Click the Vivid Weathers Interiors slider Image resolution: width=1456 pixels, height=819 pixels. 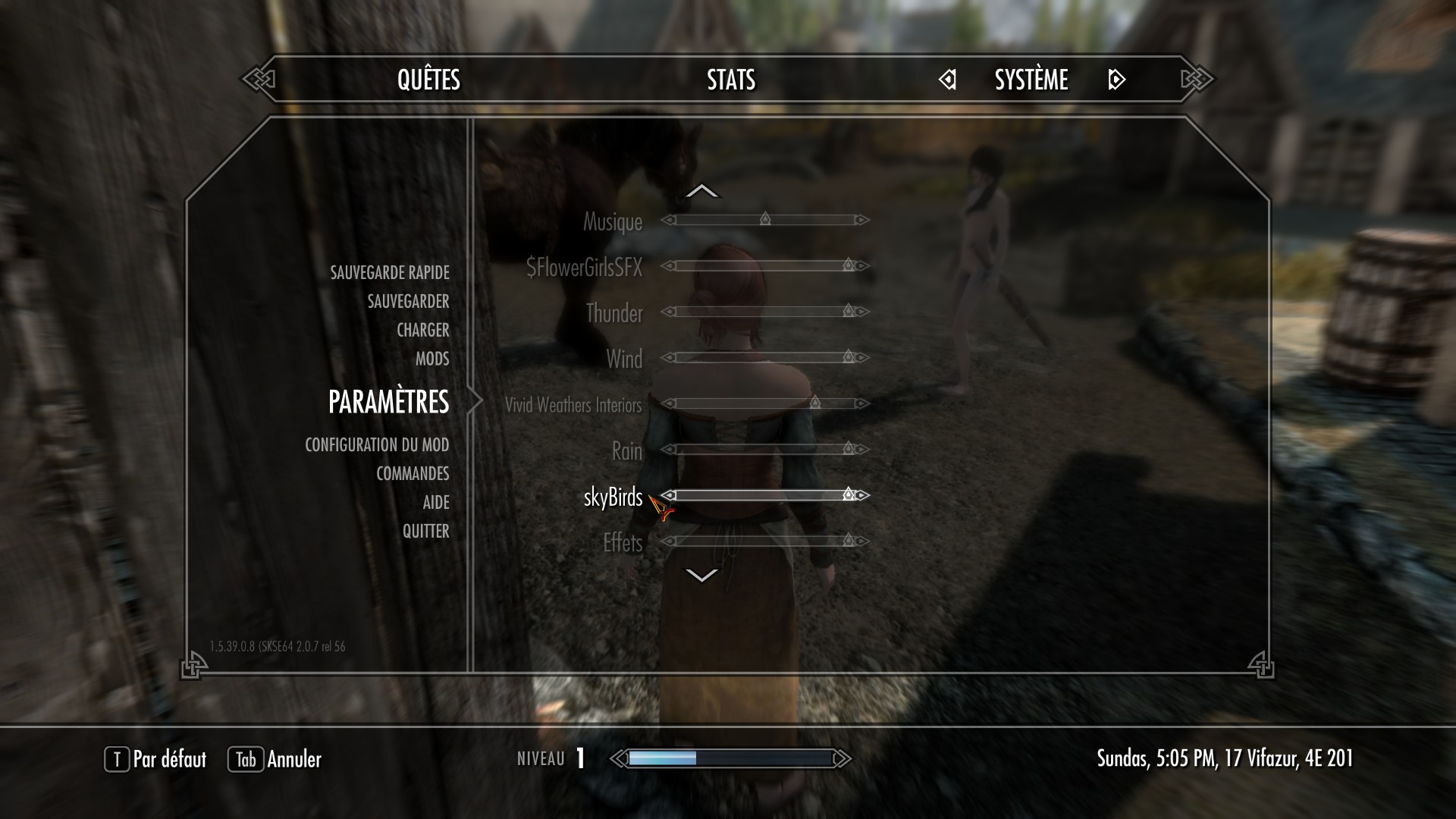click(x=765, y=403)
